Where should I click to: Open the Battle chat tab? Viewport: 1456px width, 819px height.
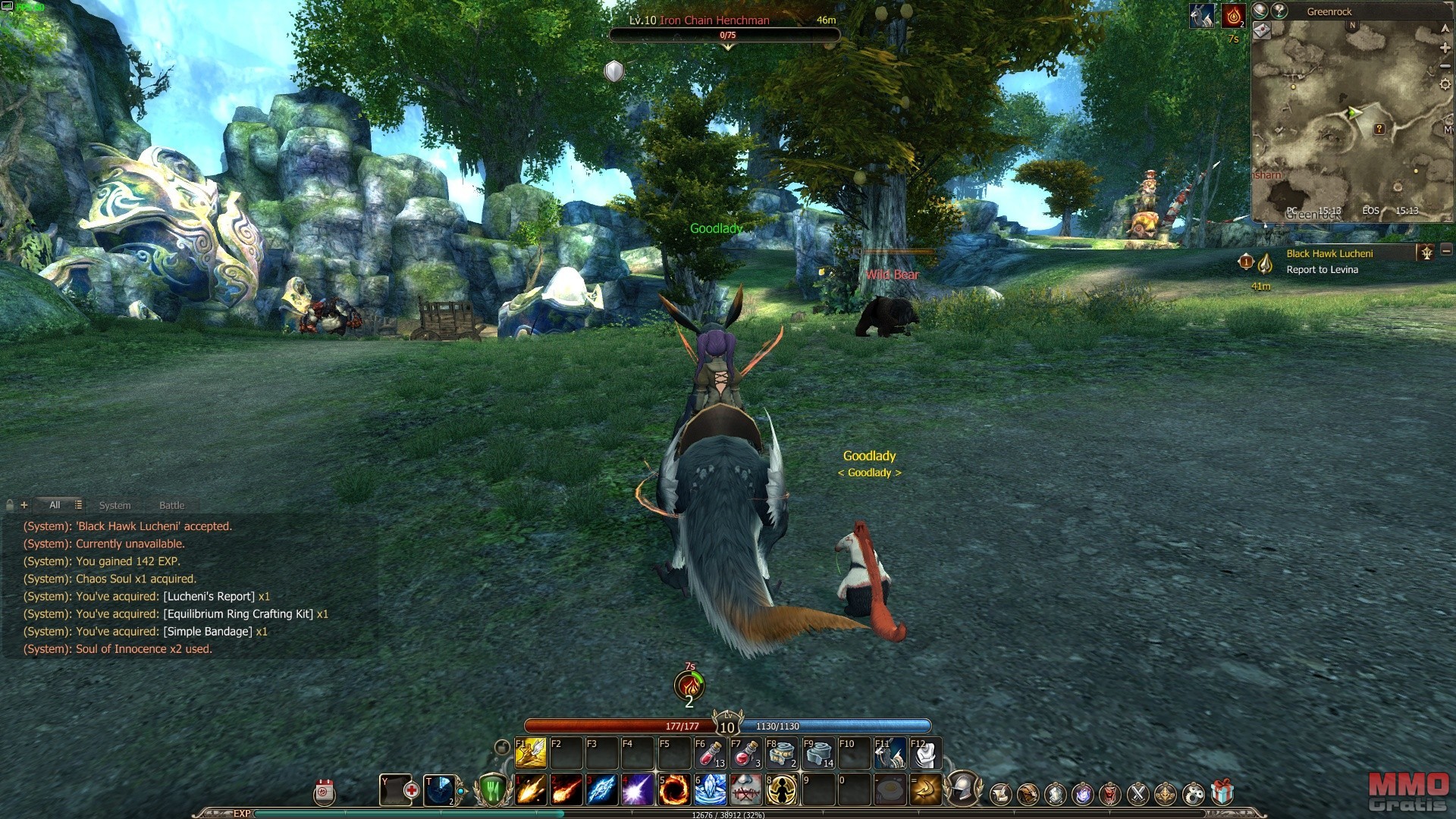[x=171, y=505]
